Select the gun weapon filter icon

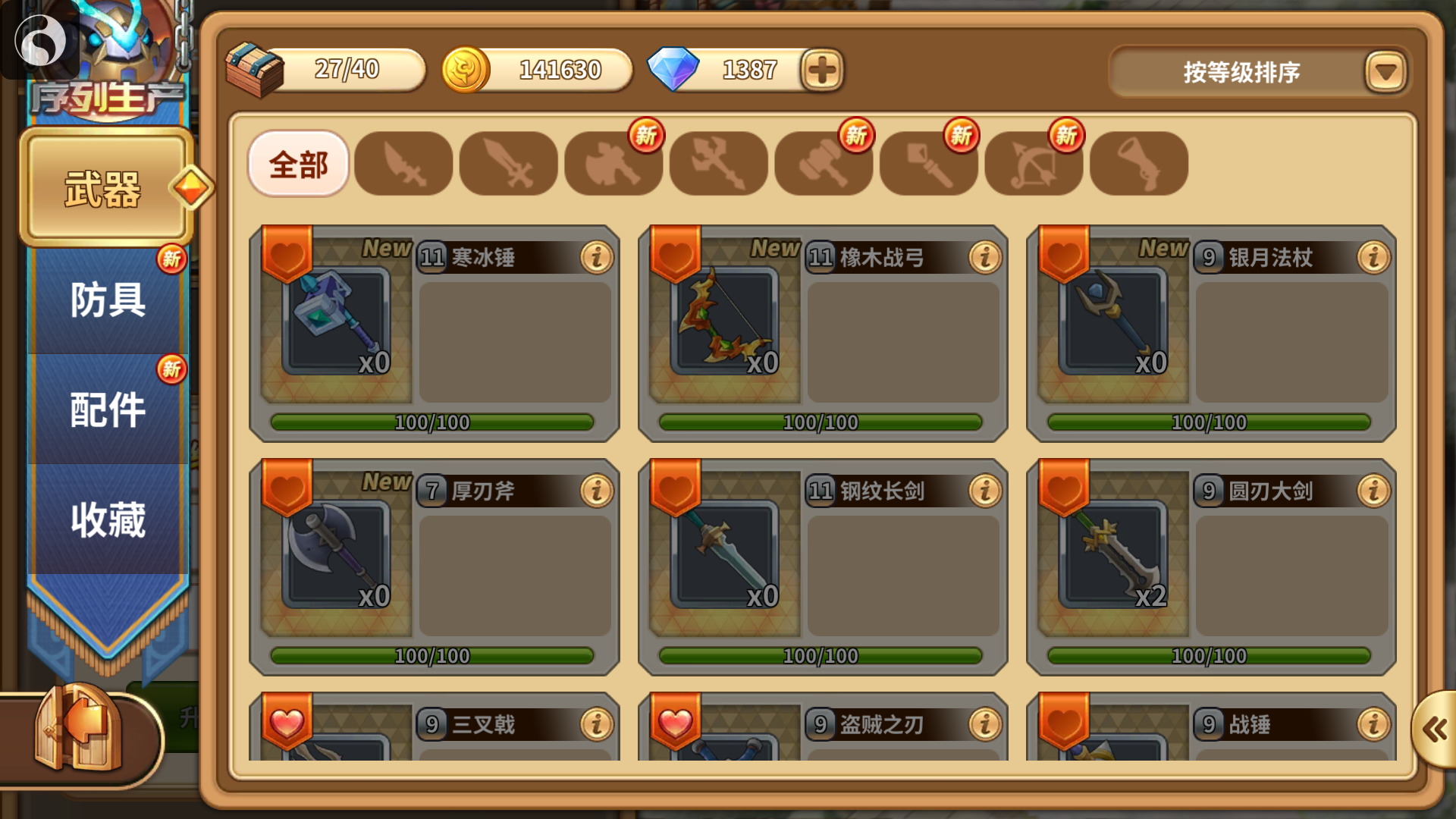(1138, 163)
